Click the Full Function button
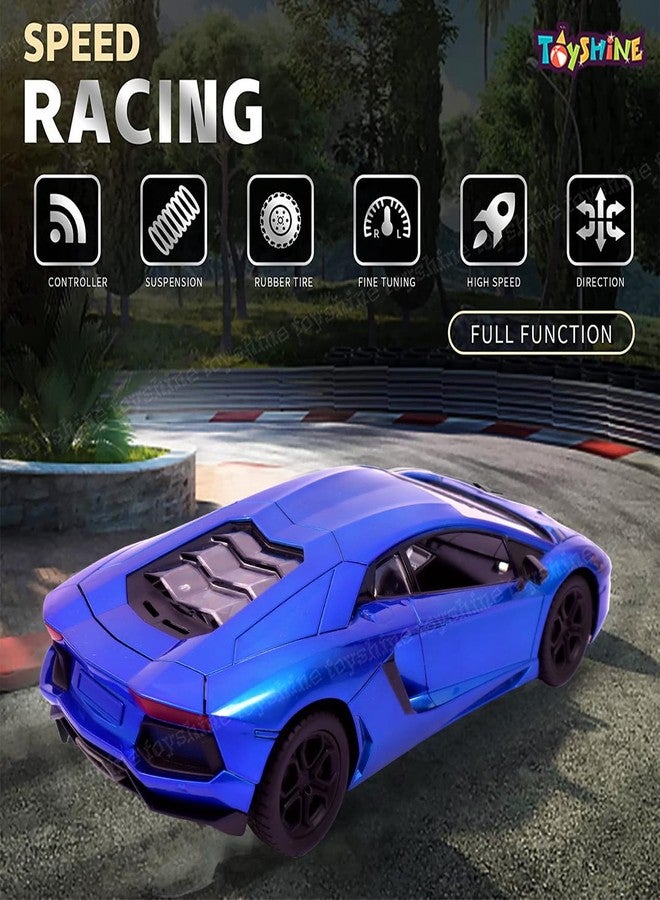The width and height of the screenshot is (660, 900). (x=541, y=333)
